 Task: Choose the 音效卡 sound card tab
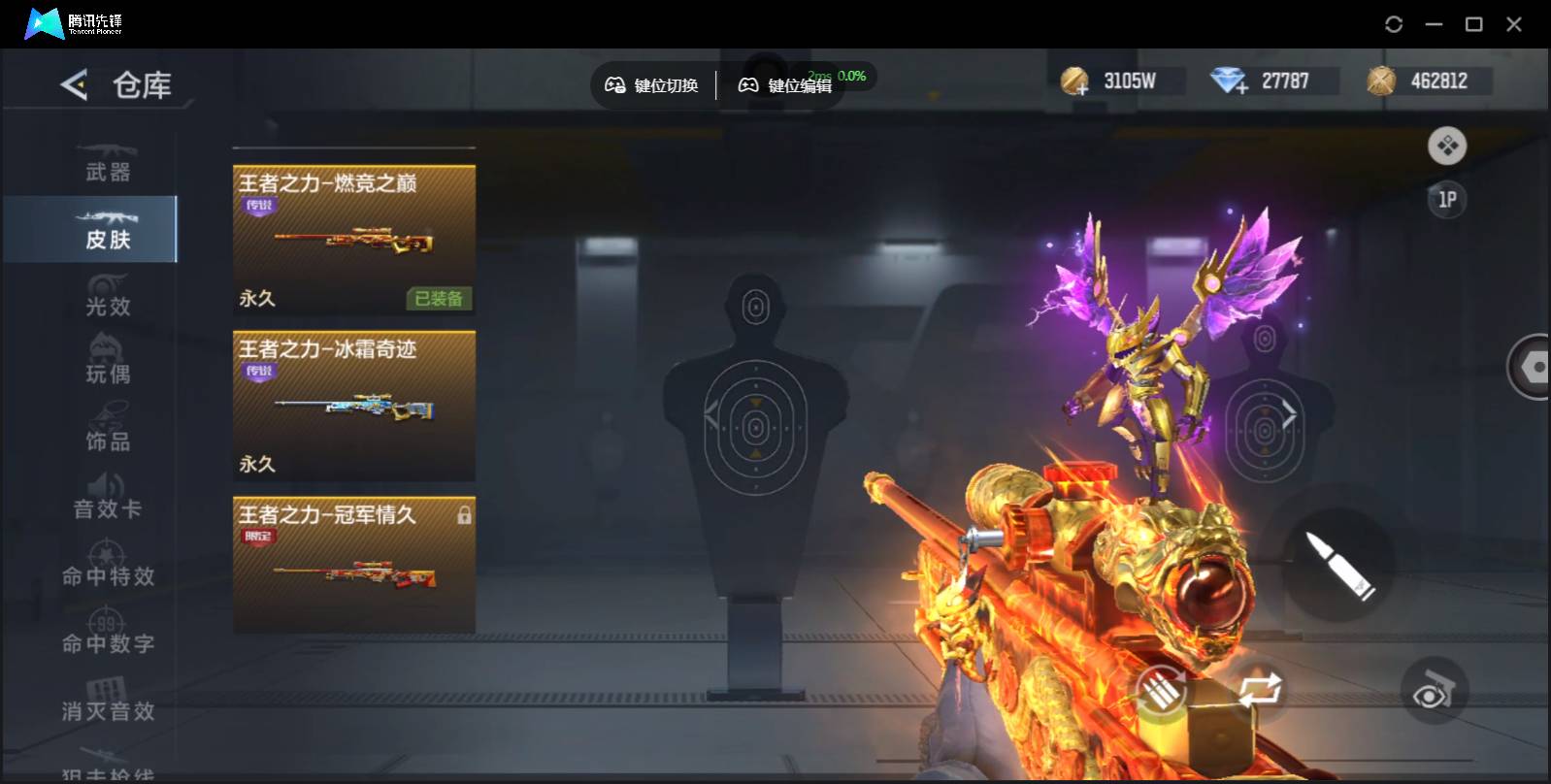point(107,499)
